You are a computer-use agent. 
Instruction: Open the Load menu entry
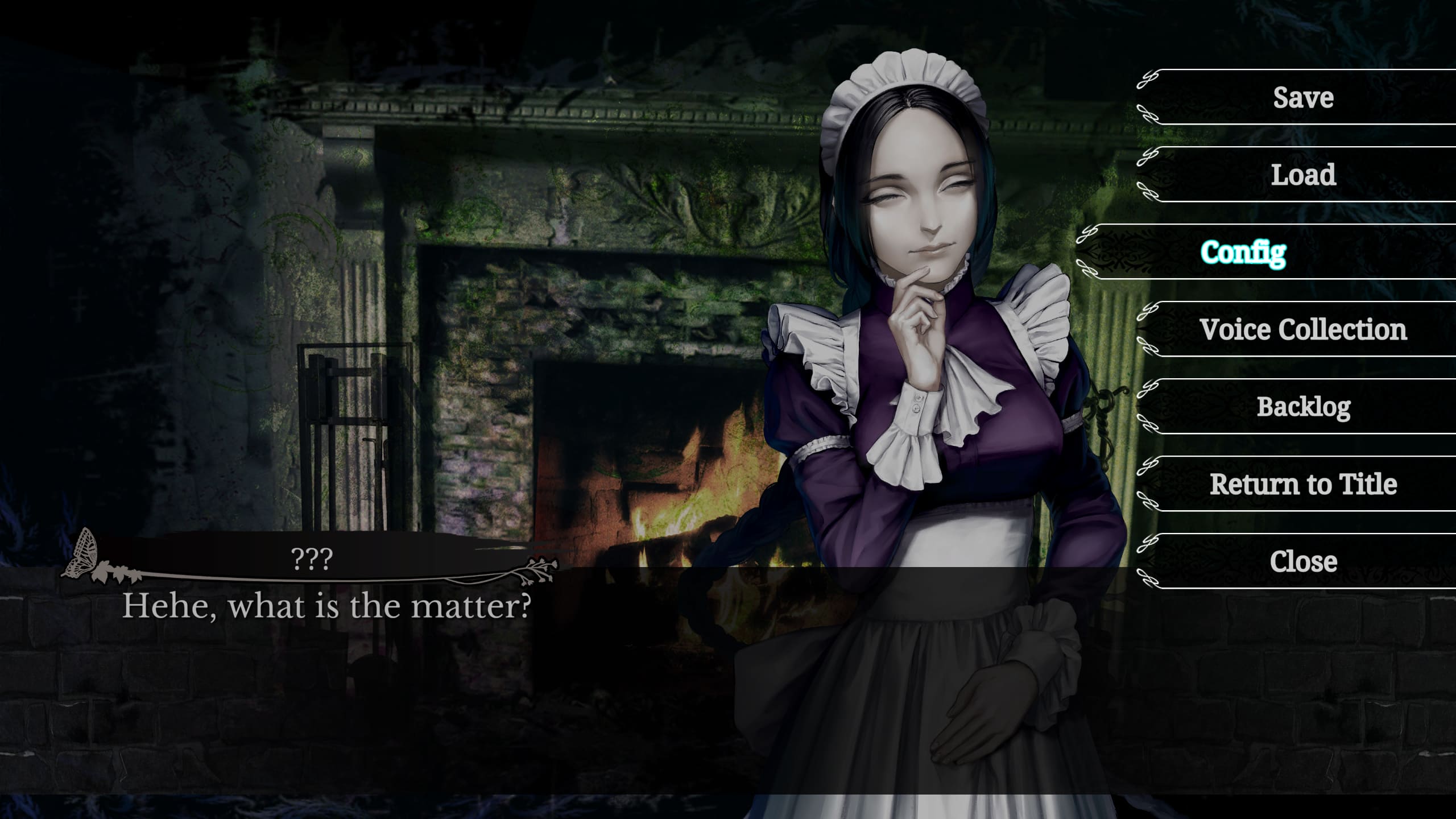[x=1302, y=175]
